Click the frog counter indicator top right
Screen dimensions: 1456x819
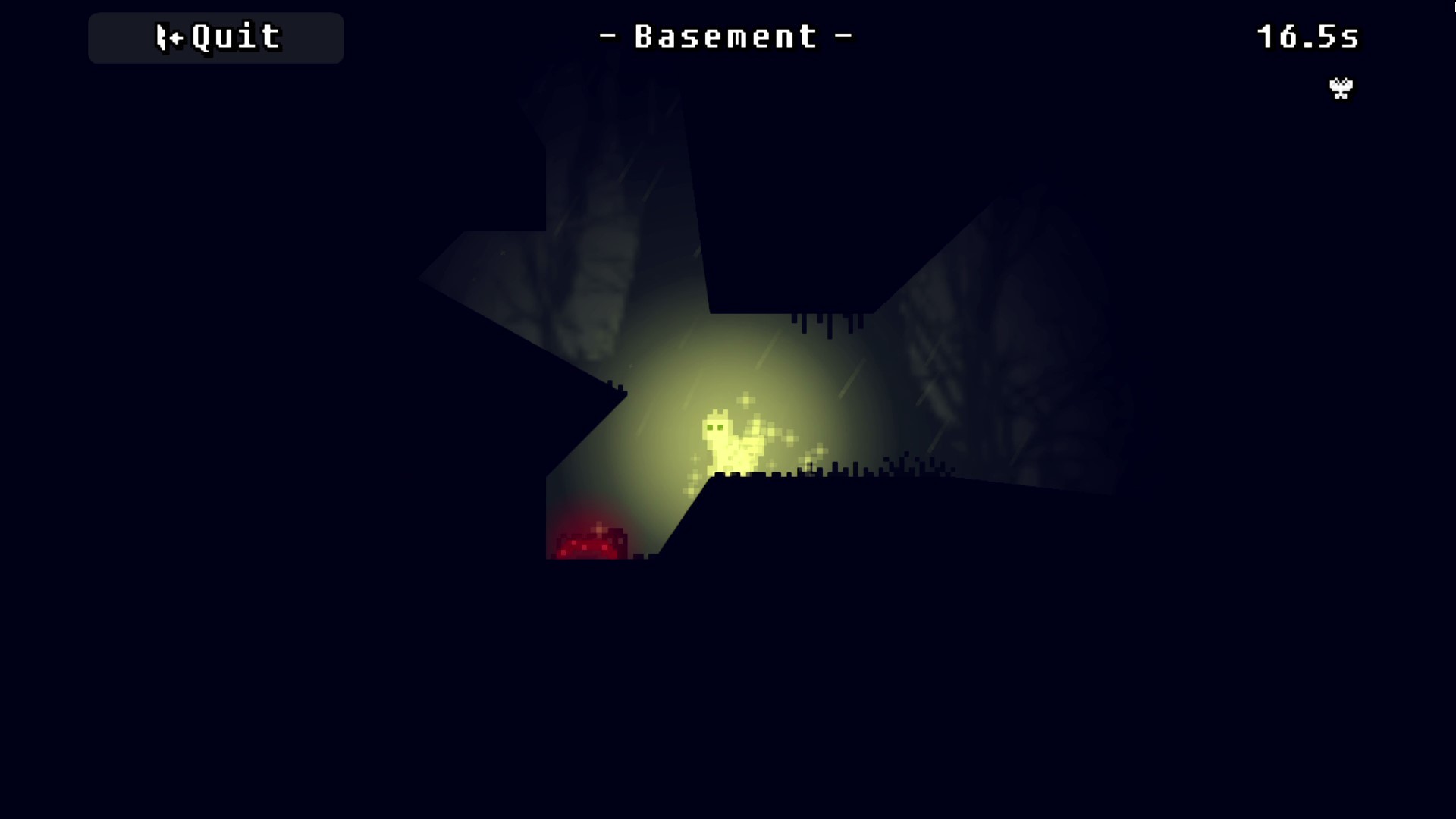(x=1341, y=89)
